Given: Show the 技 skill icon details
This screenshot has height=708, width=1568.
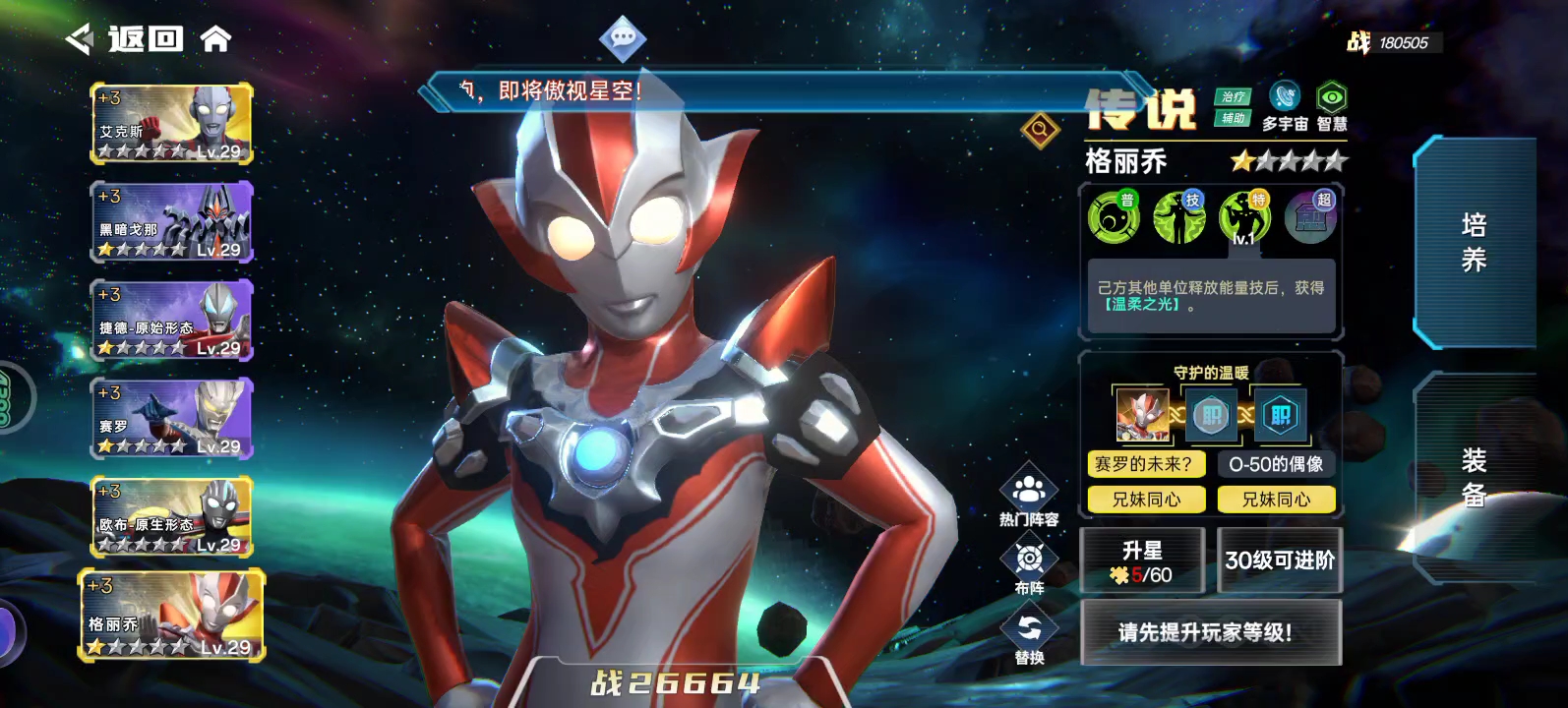Looking at the screenshot, I should (1179, 217).
